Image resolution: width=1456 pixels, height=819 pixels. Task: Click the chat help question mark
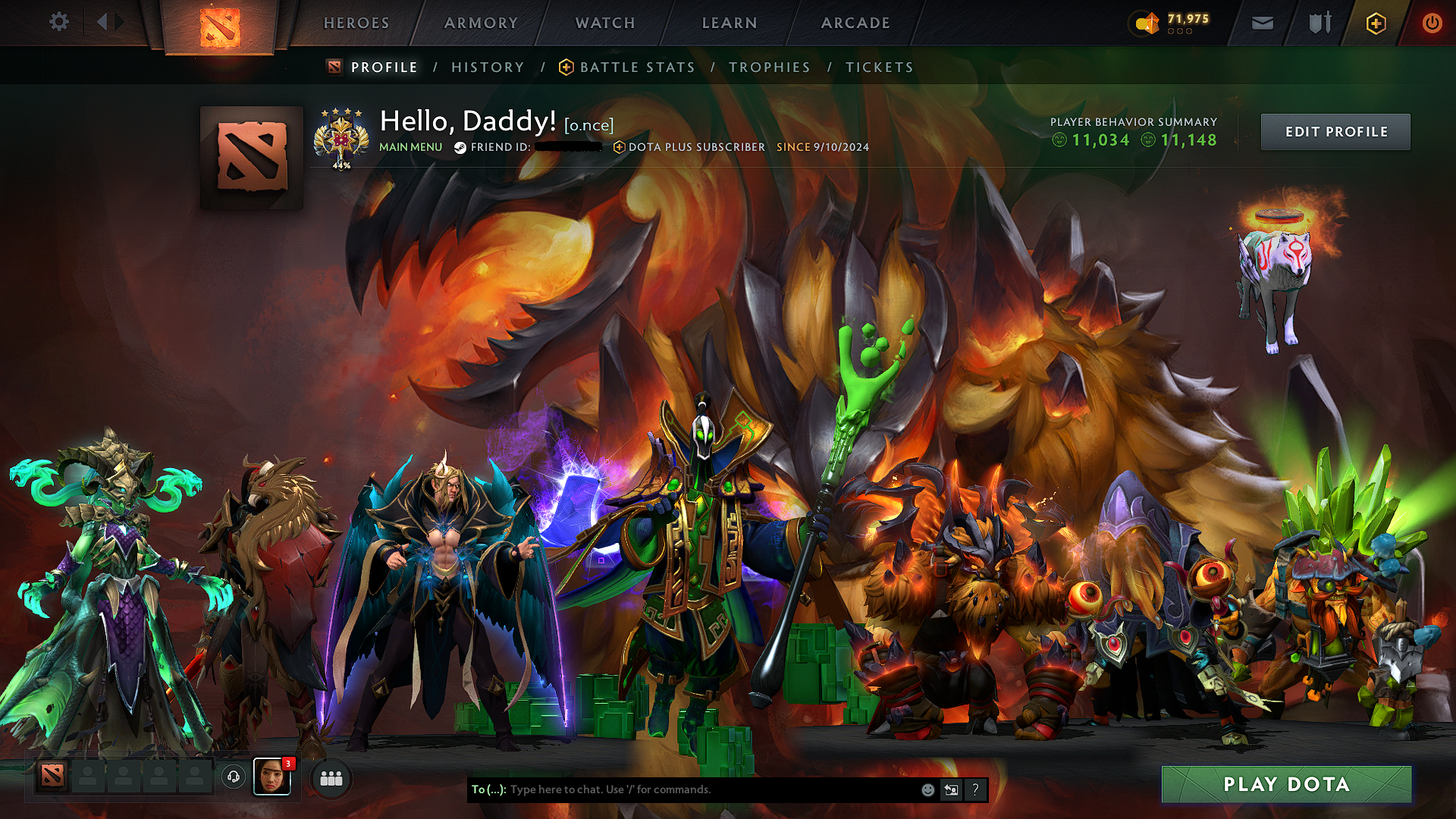975,789
